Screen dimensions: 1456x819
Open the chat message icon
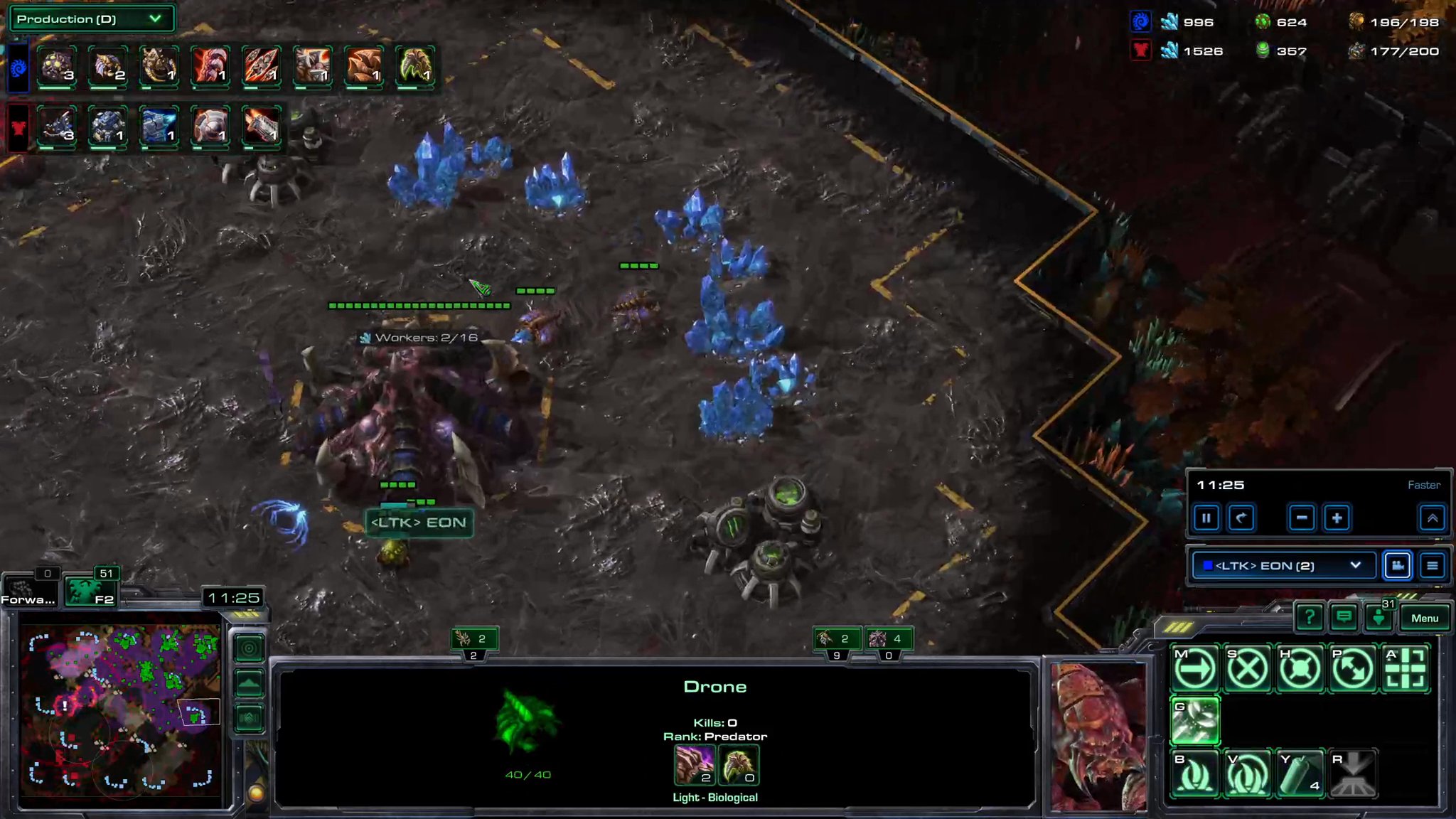pos(1345,617)
